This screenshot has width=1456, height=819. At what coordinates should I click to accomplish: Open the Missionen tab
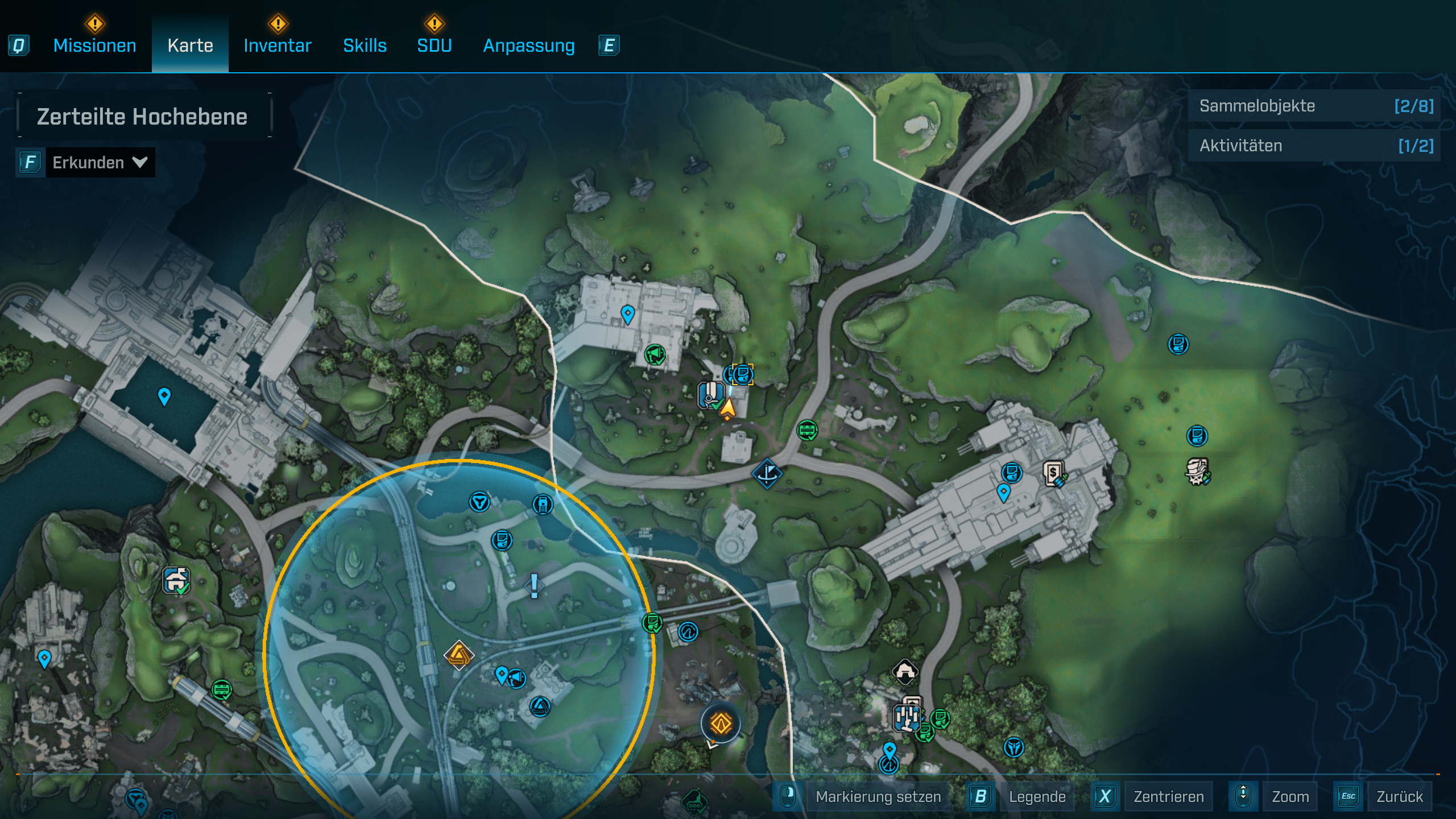[x=94, y=45]
